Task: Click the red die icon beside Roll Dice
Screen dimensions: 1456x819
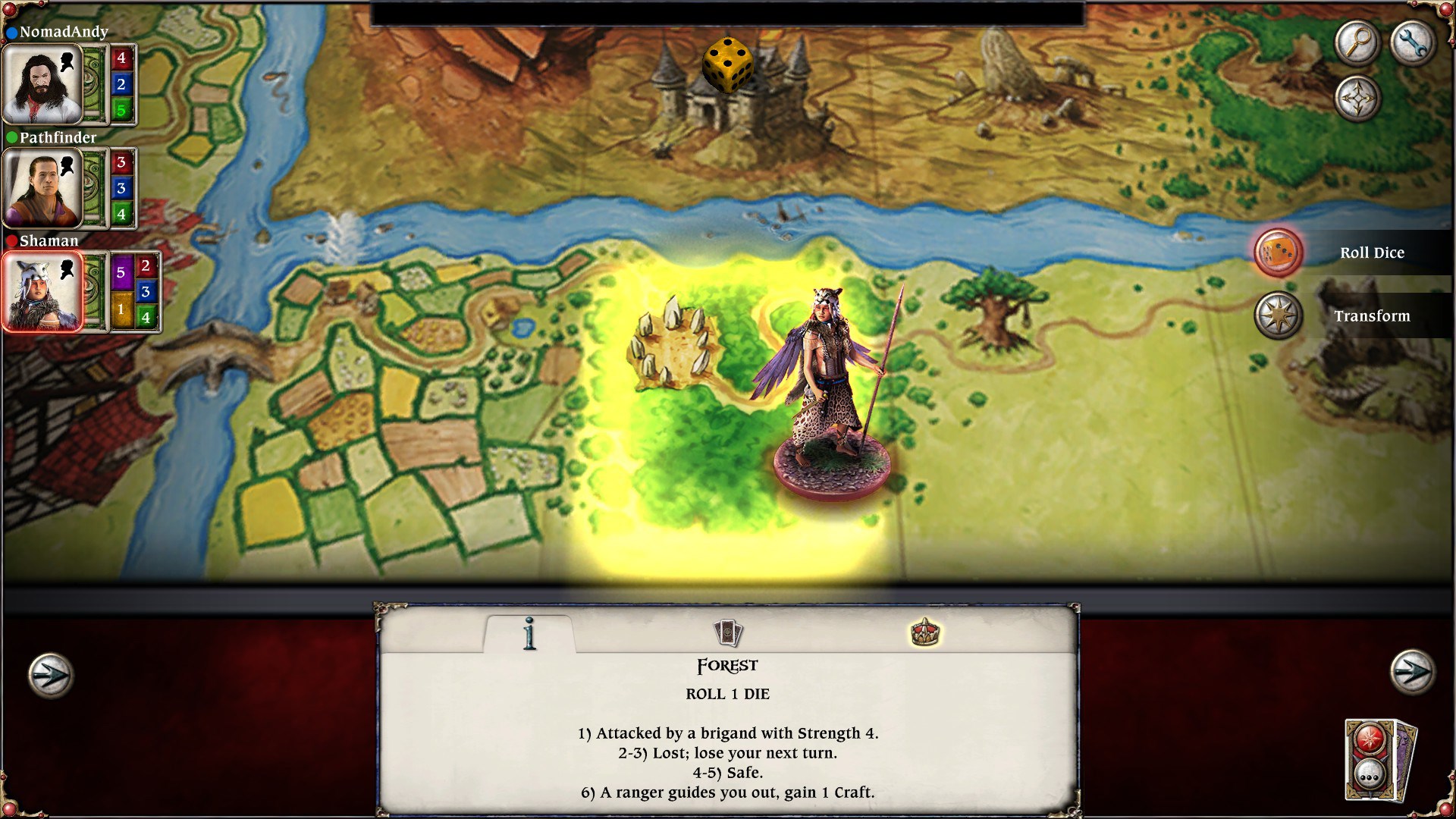Action: point(1279,253)
